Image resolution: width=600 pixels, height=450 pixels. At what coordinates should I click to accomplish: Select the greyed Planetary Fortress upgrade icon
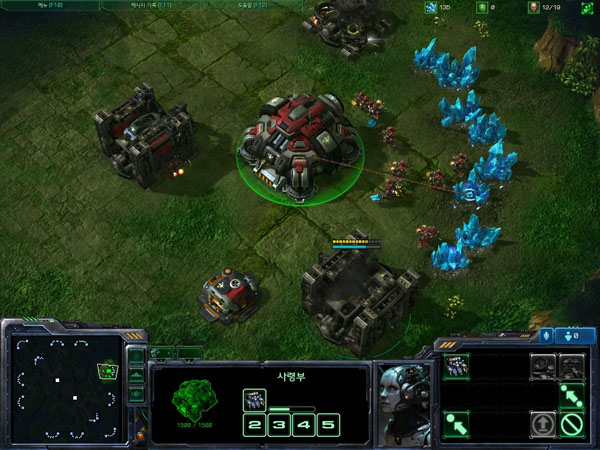(571, 366)
